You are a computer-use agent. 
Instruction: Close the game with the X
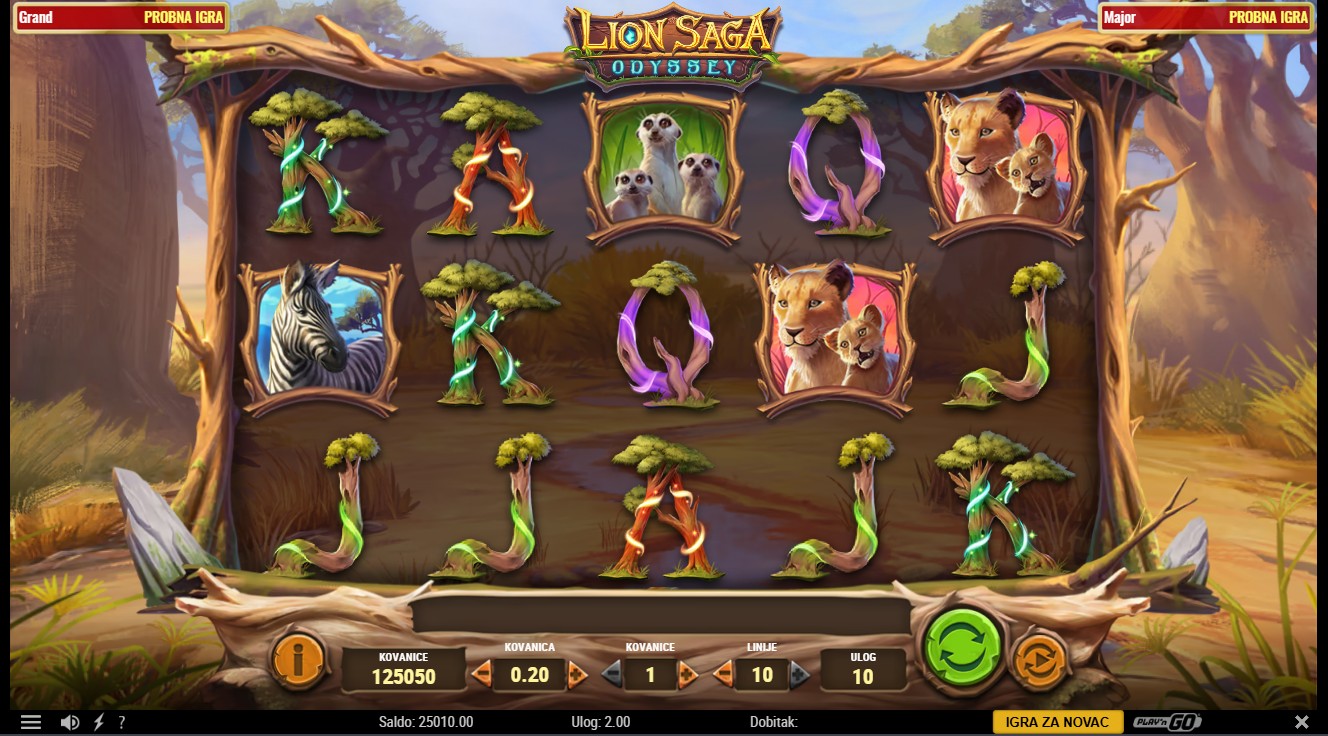(1301, 722)
